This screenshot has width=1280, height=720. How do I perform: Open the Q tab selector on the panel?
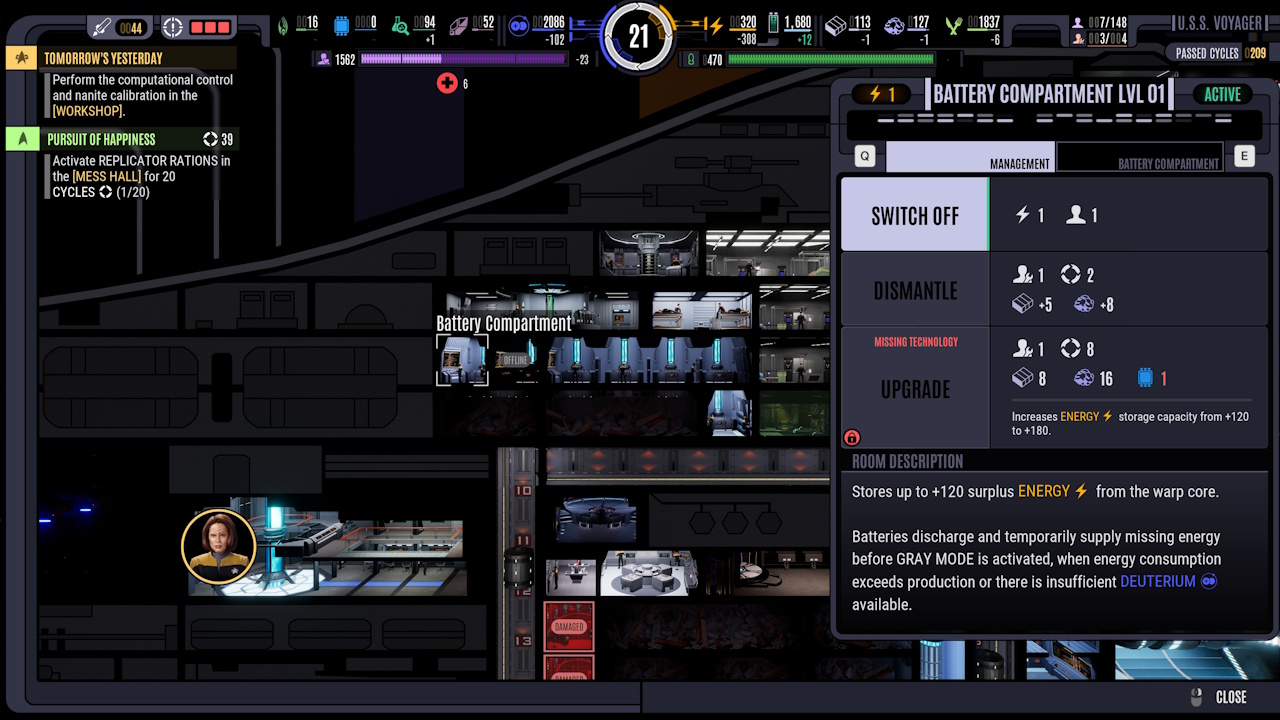pos(863,156)
